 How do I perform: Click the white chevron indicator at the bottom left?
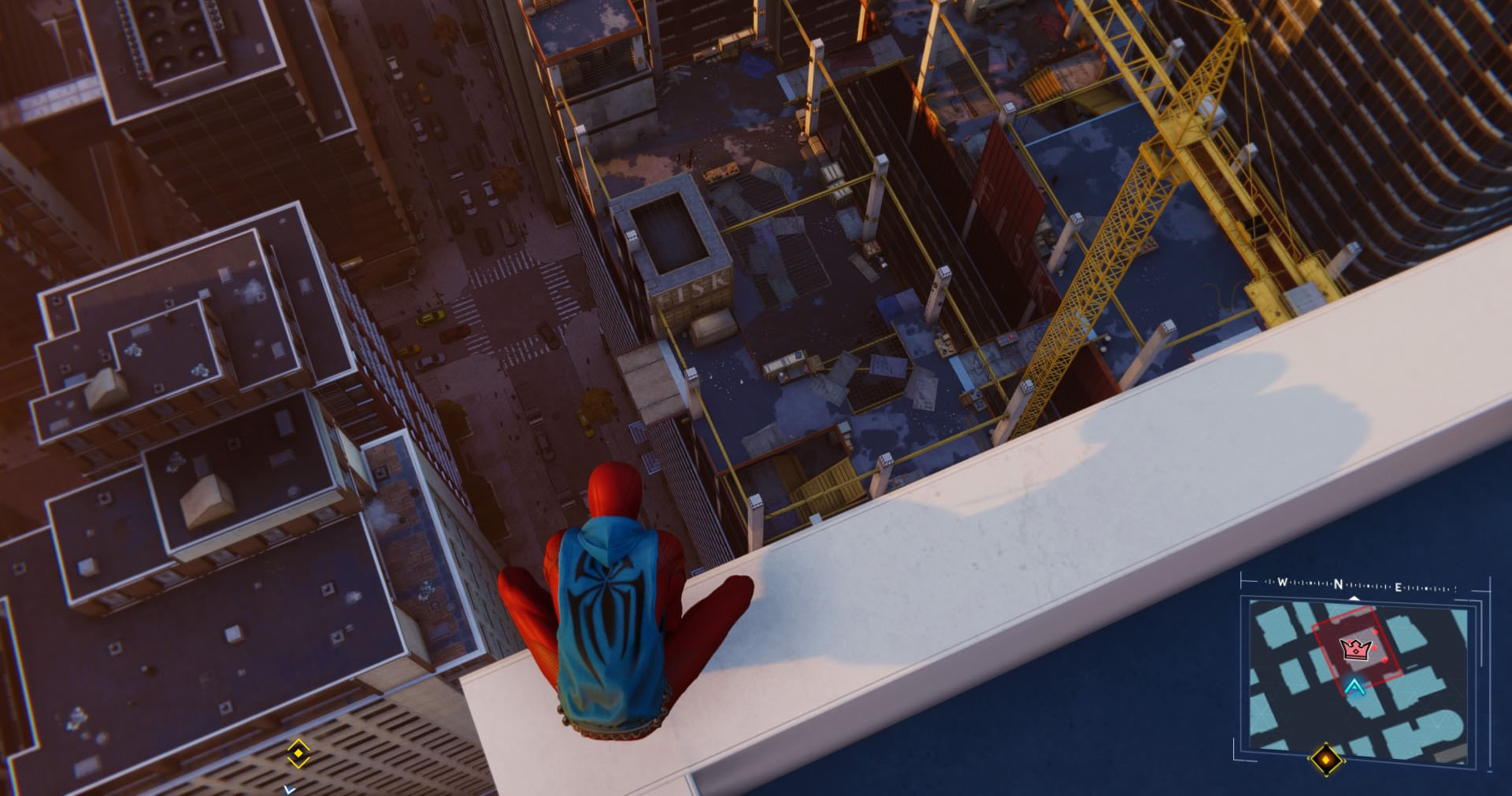[289, 790]
